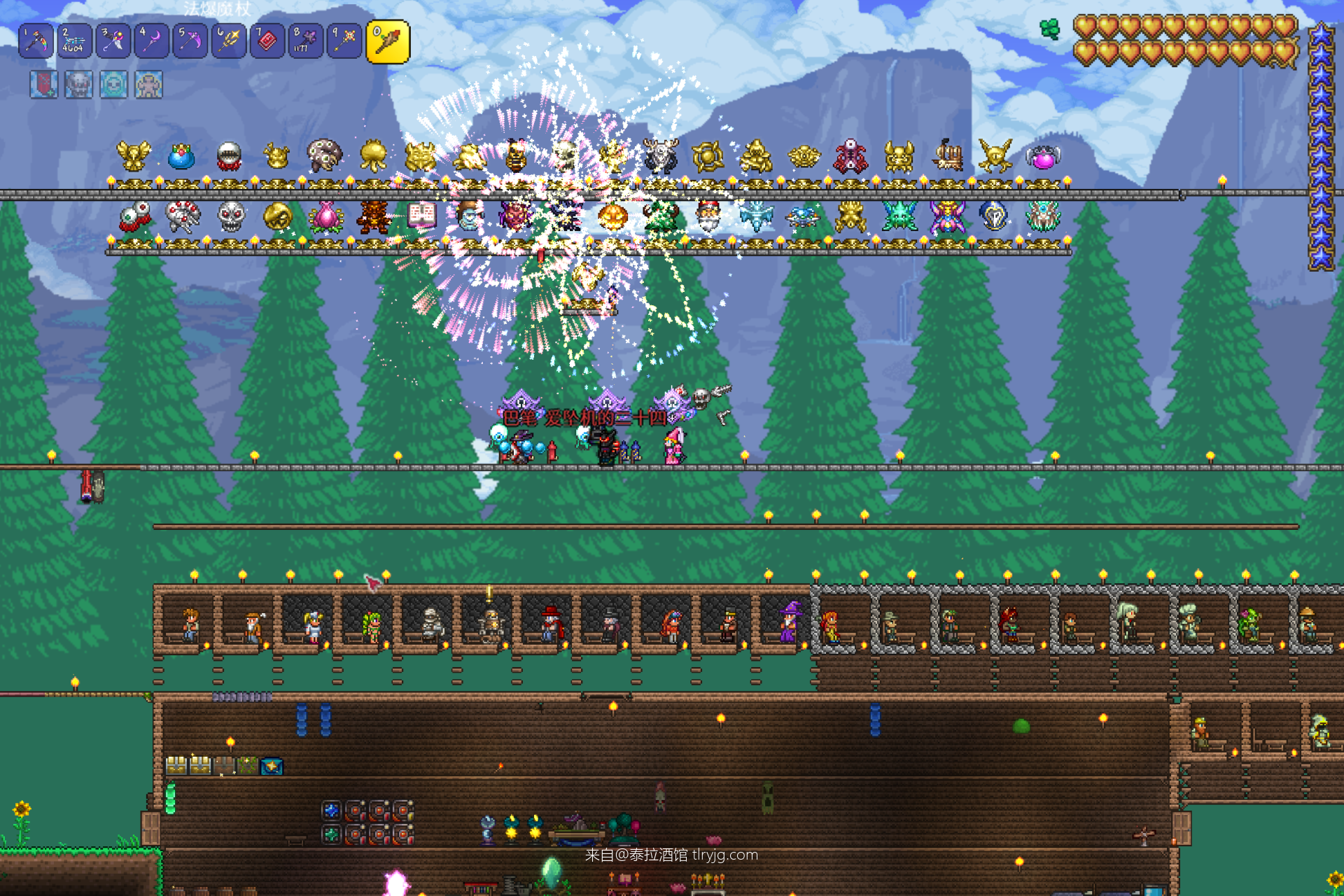The width and height of the screenshot is (1344, 896).
Task: Select the purple item with 1177 count
Action: pyautogui.click(x=305, y=41)
